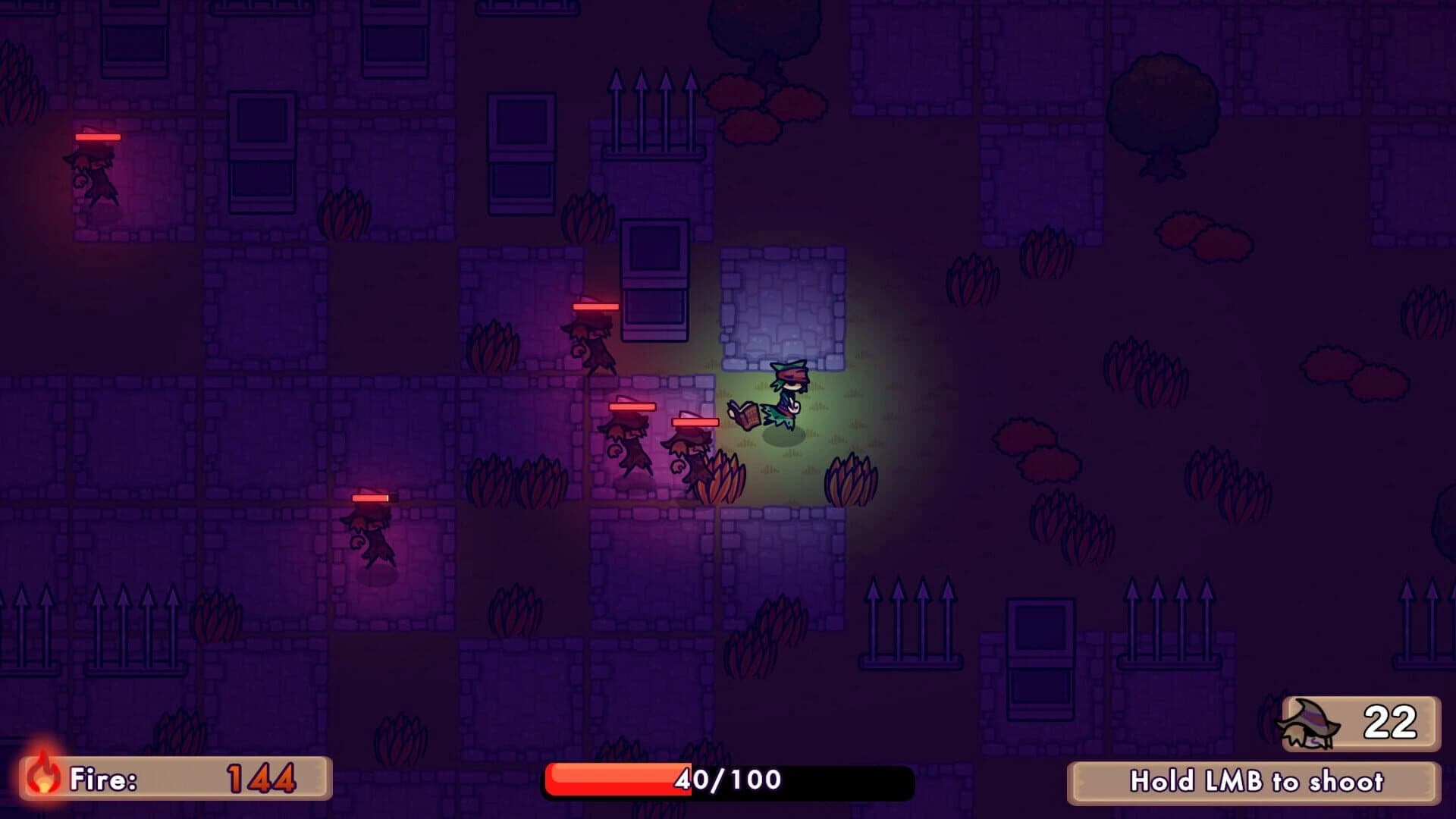Click the 40/100 health bar

point(728,778)
